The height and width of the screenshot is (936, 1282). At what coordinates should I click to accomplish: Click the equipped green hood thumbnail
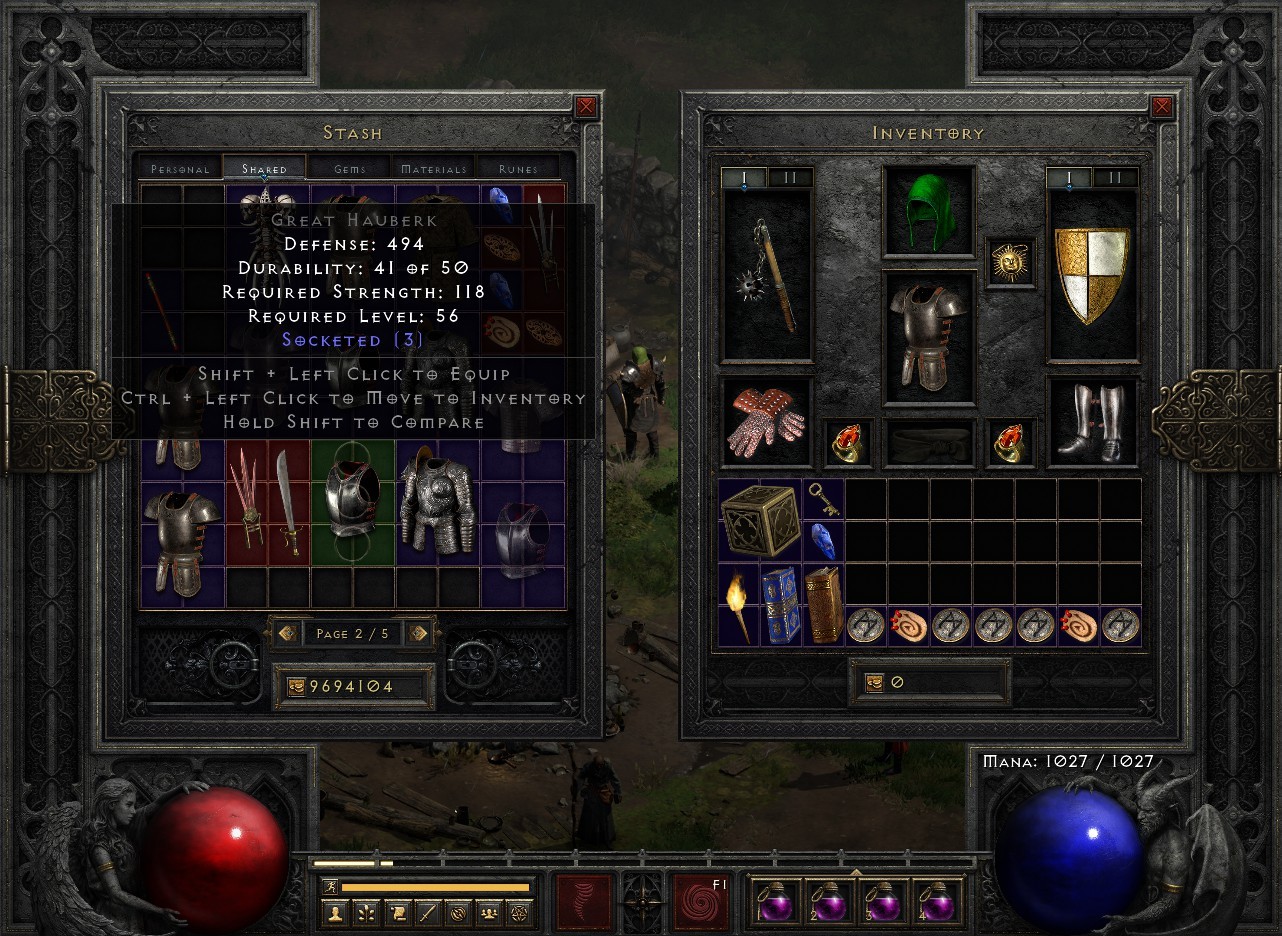(929, 211)
